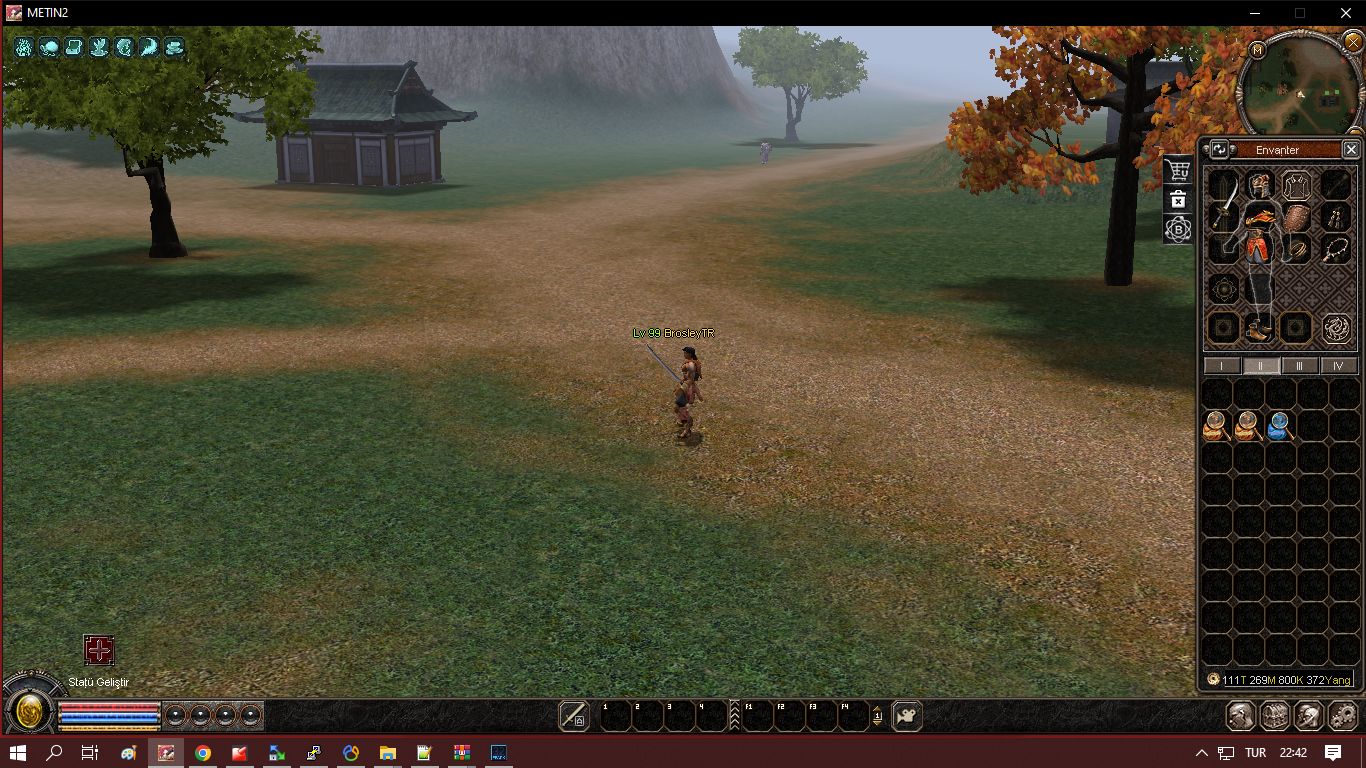This screenshot has height=768, width=1366.
Task: Click the Statü Geliştir plus icon
Action: pyautogui.click(x=99, y=651)
